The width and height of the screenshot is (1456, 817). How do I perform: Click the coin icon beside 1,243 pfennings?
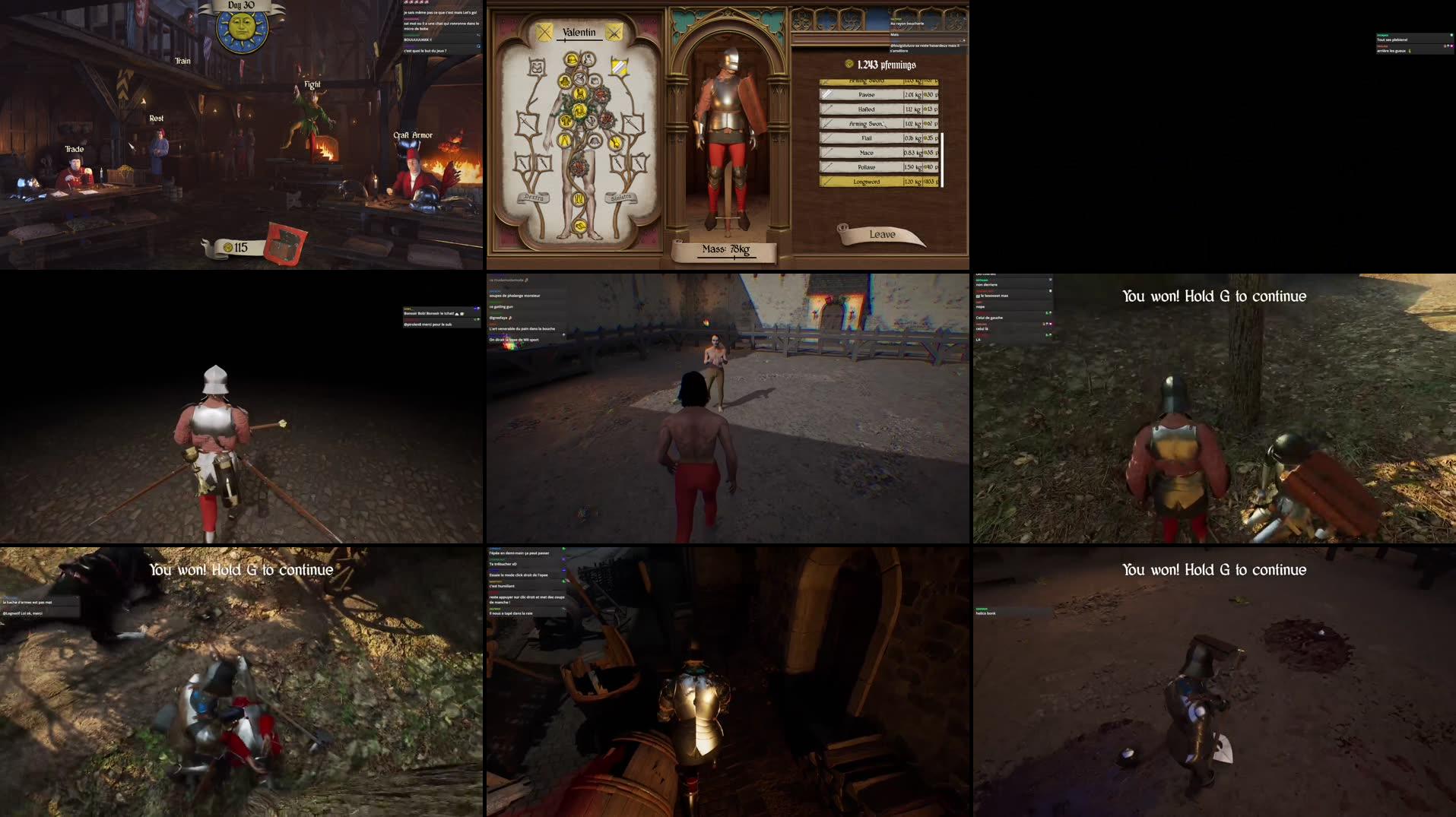point(848,65)
